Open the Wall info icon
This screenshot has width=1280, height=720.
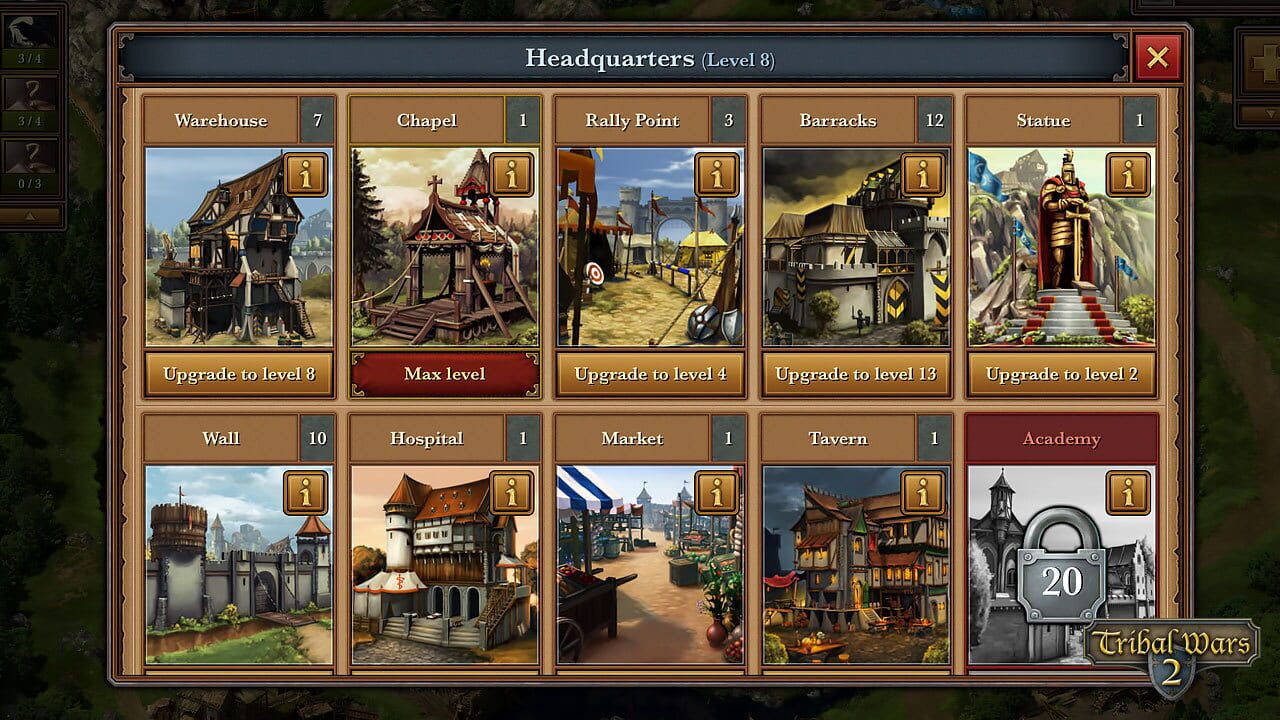tap(305, 492)
